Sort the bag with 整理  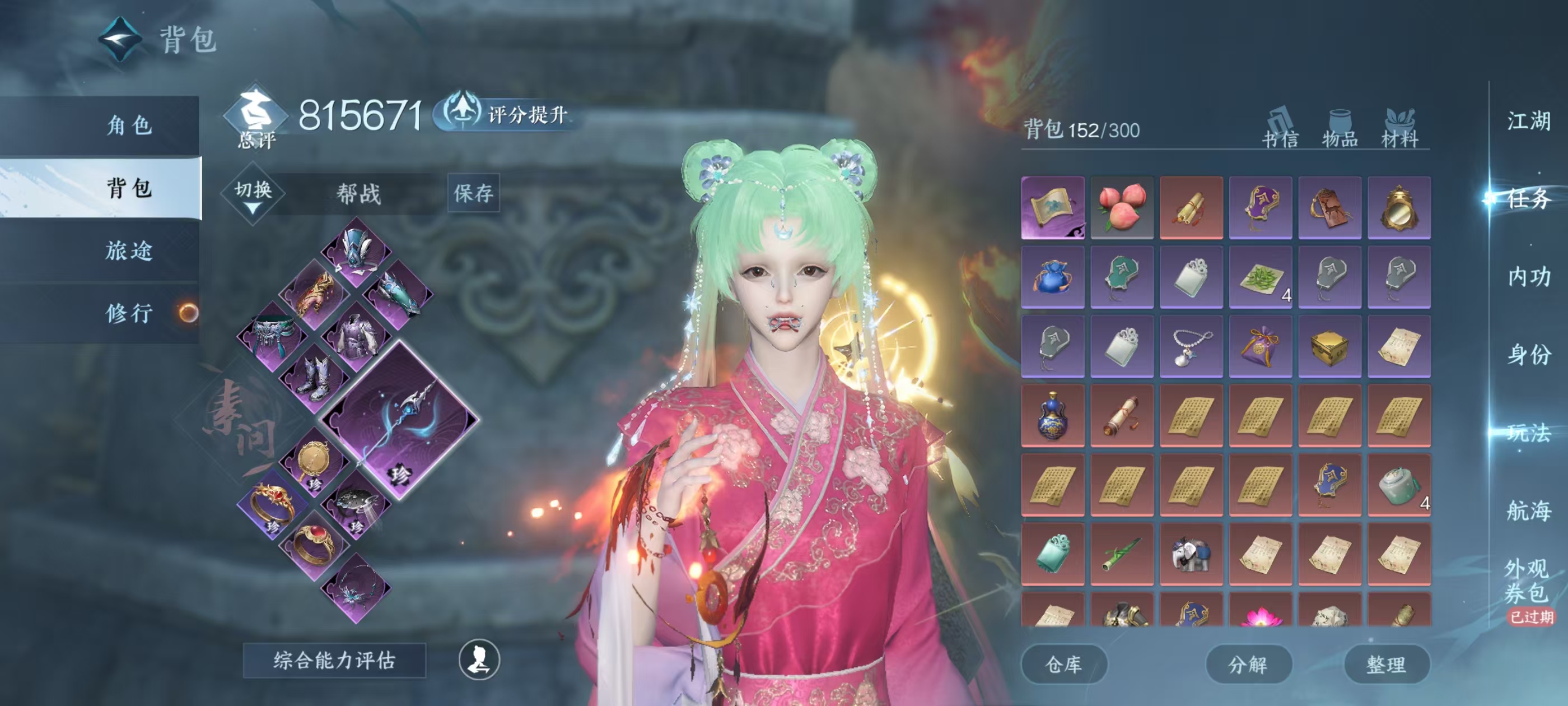coord(1386,664)
